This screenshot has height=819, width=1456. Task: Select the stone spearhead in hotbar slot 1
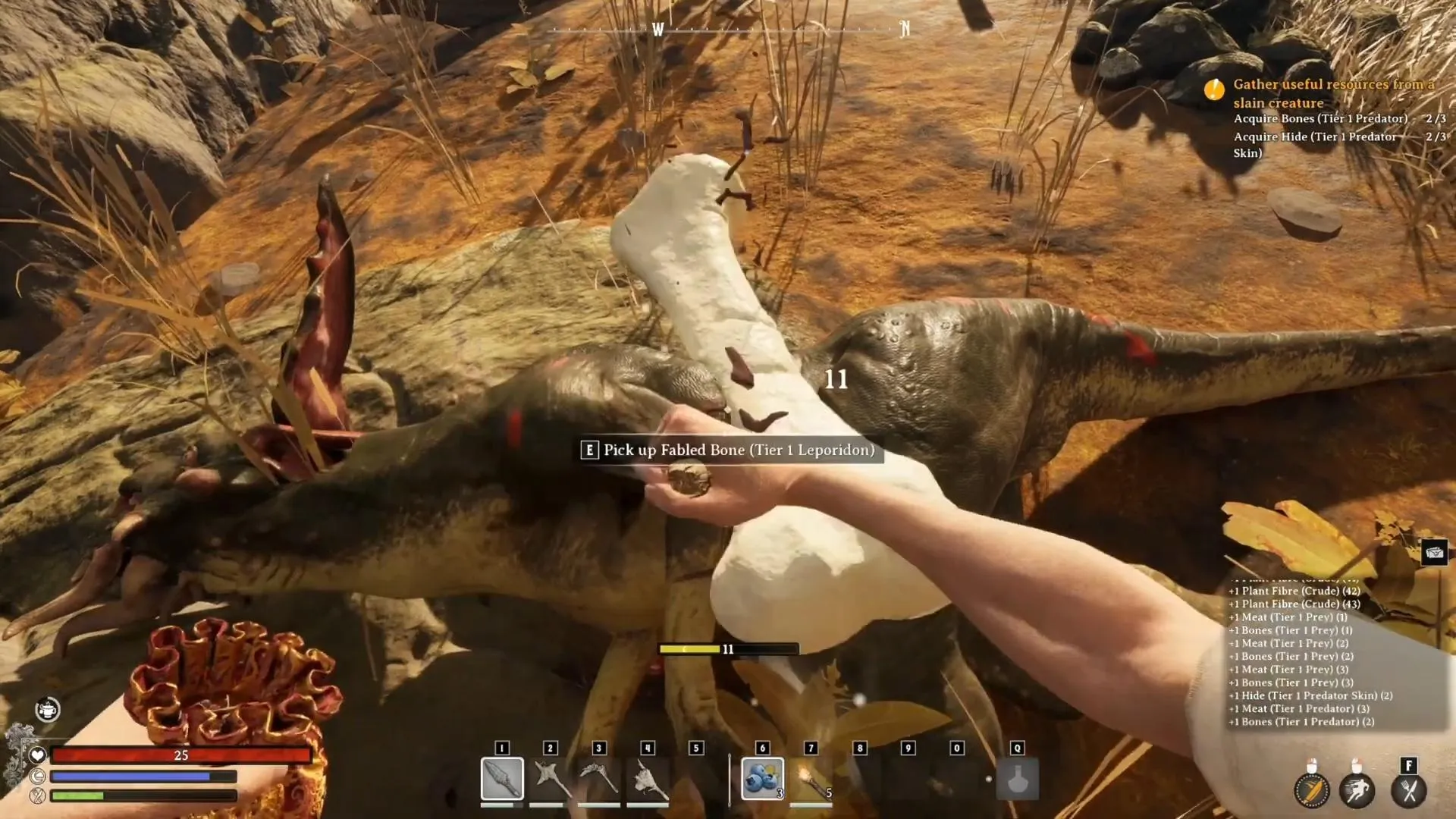[x=502, y=779]
